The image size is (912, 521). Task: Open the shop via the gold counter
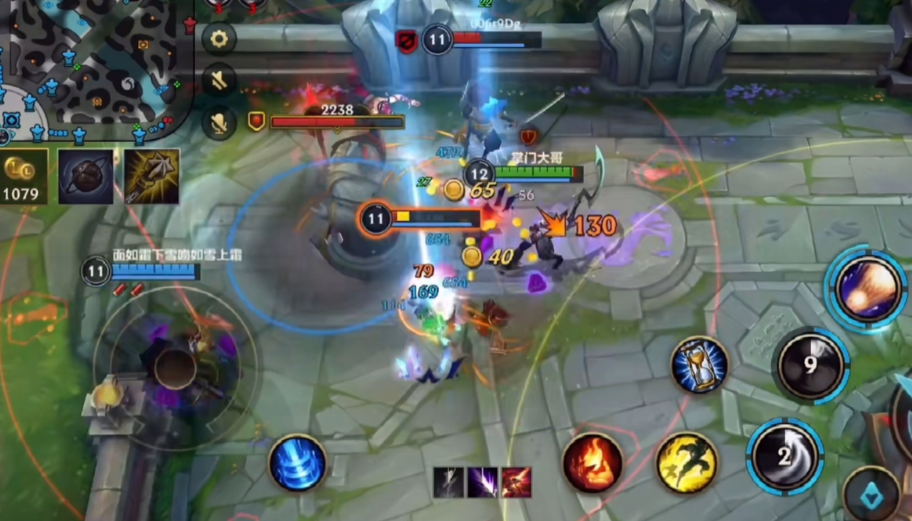tap(24, 177)
